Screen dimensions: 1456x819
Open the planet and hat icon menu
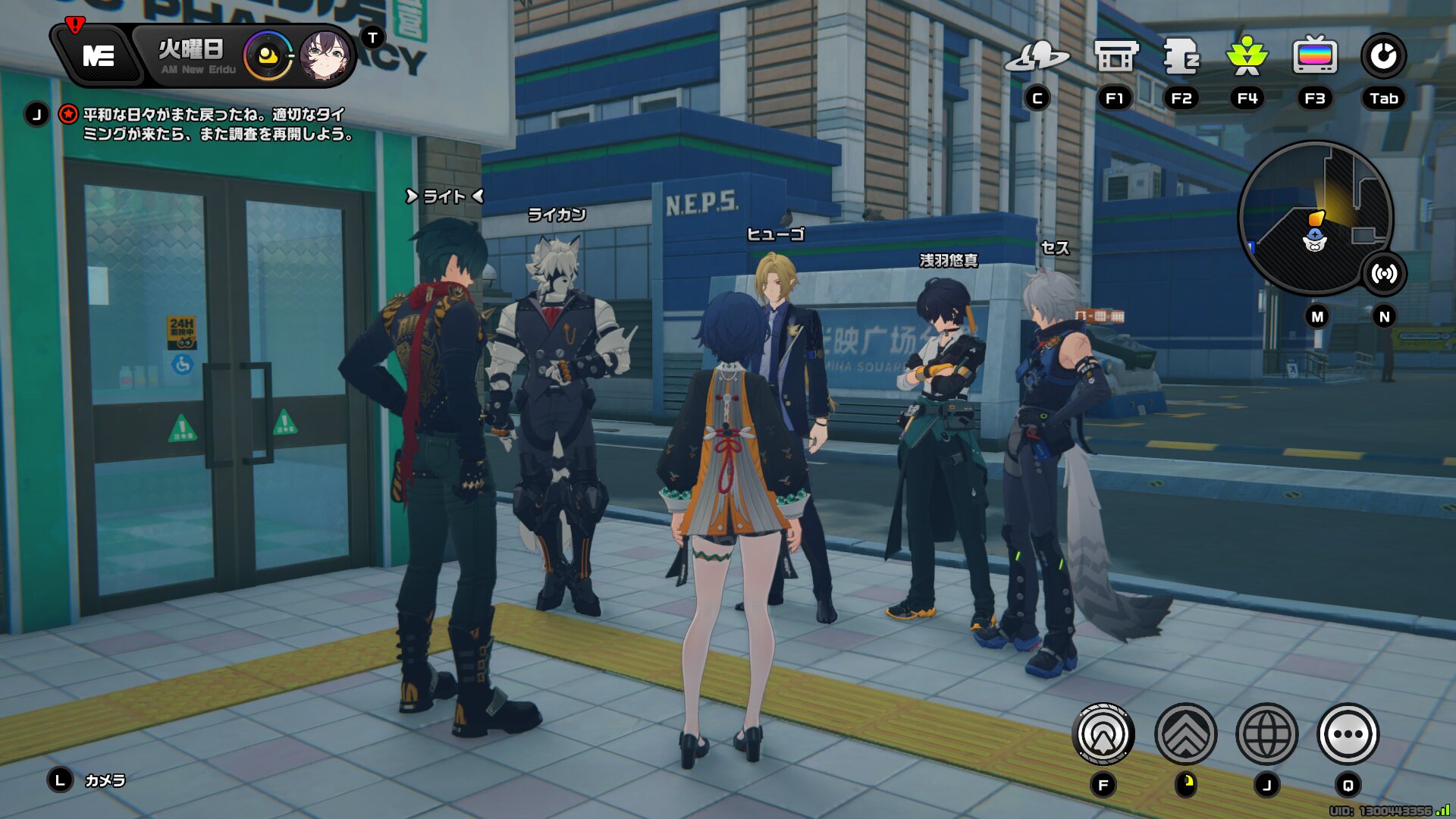pos(1037,57)
